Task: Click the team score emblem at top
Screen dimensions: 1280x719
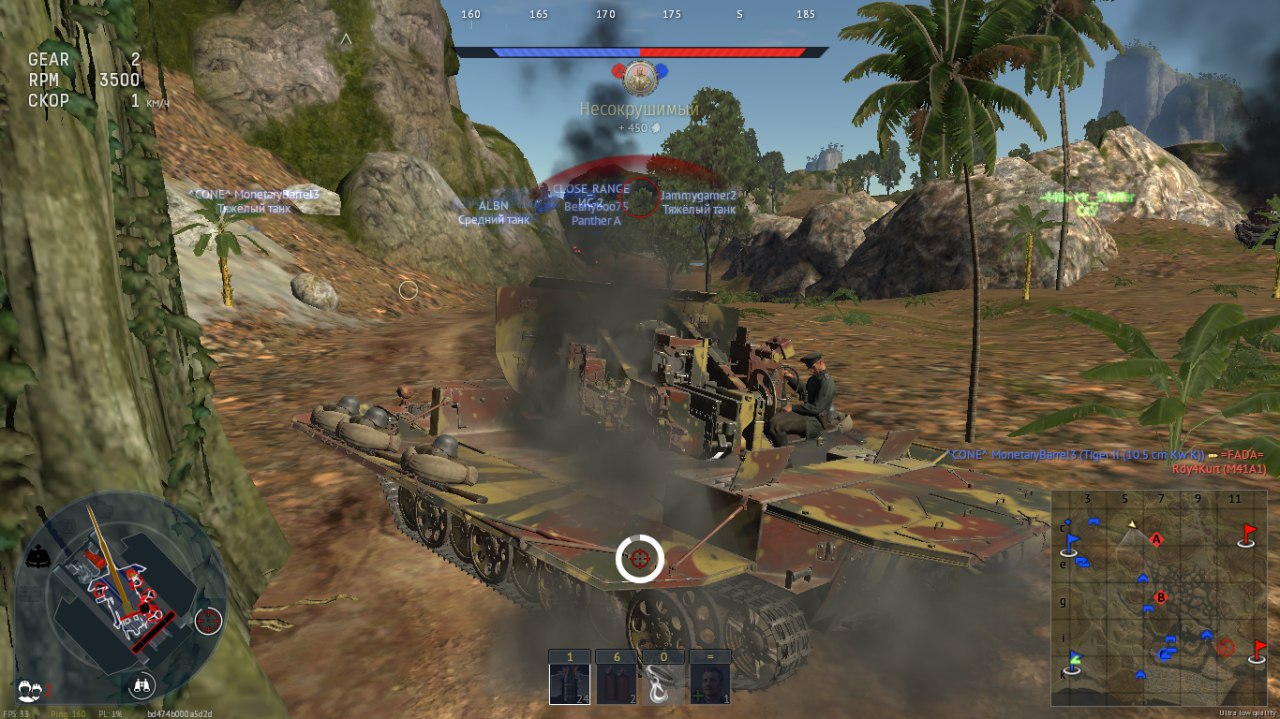Action: (640, 74)
